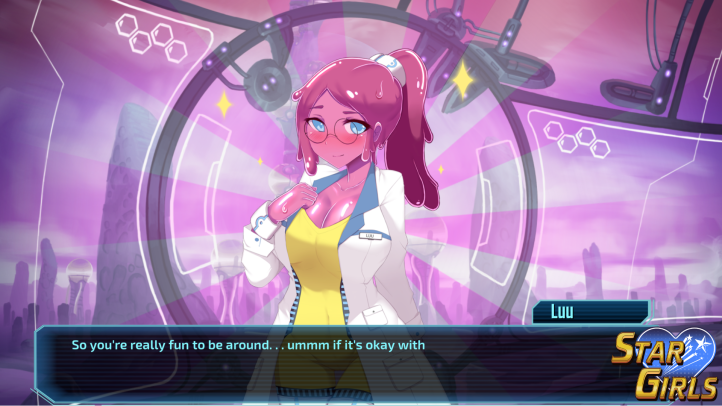Advance the dialogue by clicking the text box
Viewport: 722px width, 406px height.
click(330, 360)
